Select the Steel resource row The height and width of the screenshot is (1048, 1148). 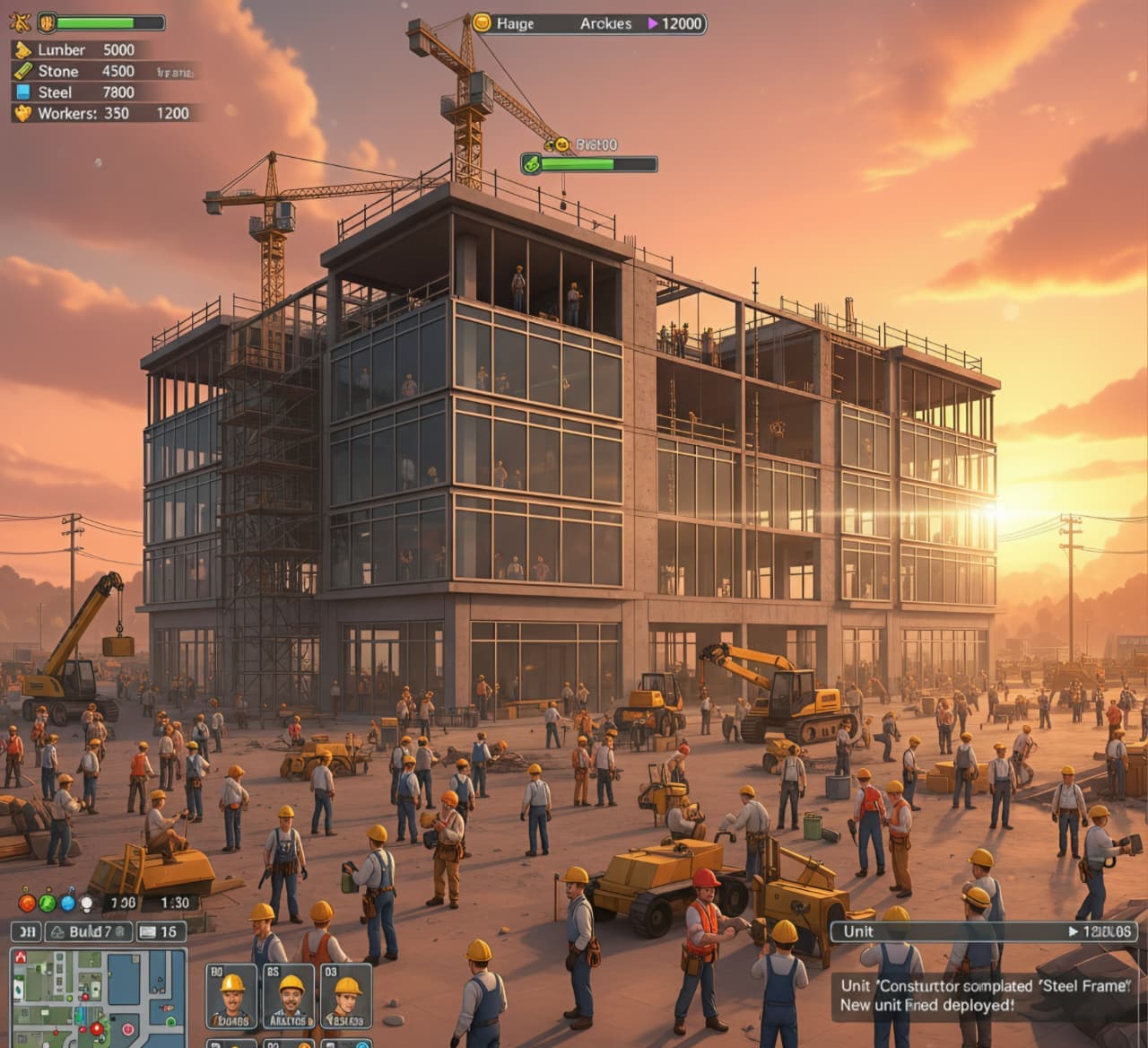[81, 92]
